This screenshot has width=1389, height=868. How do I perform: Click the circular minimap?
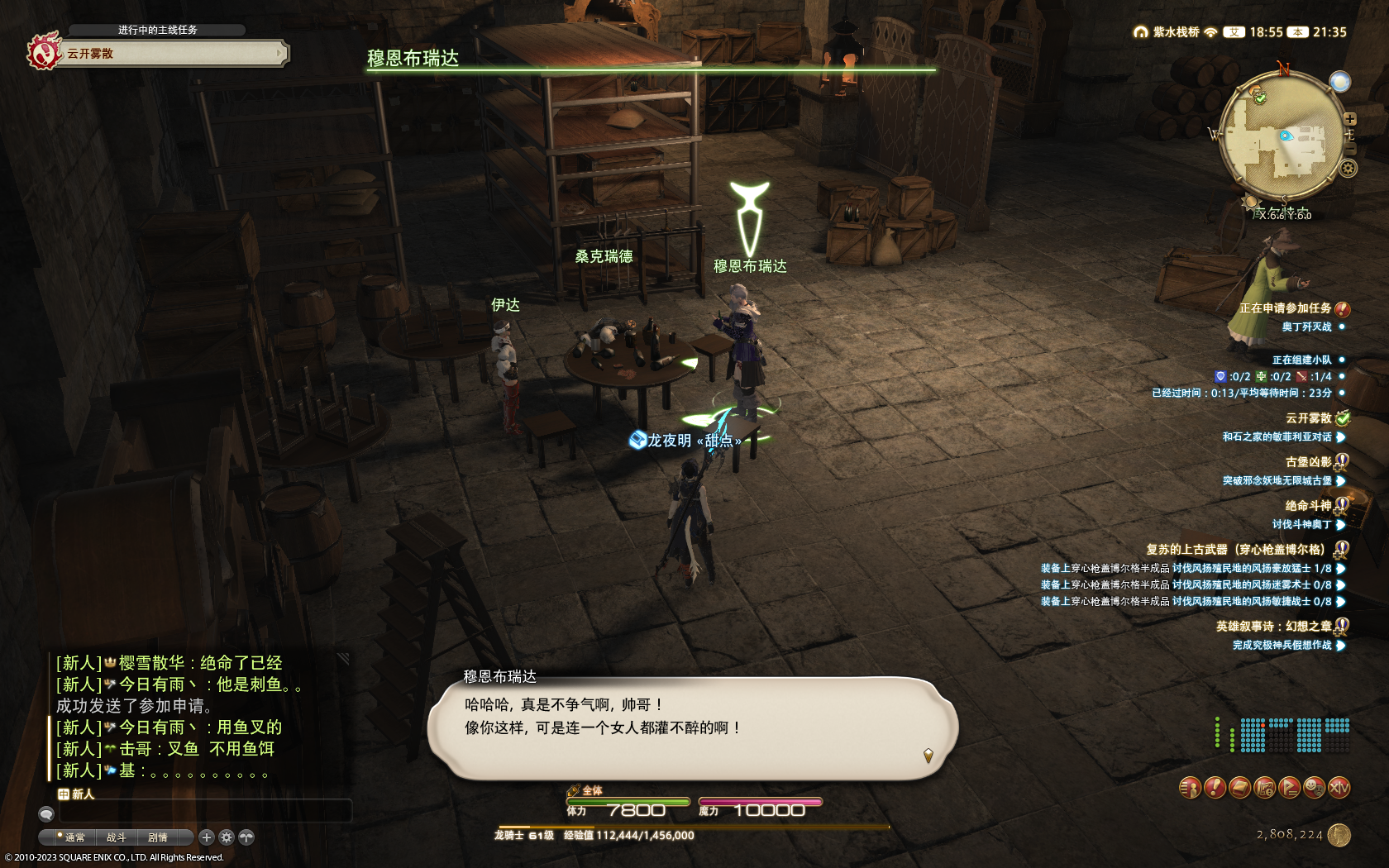[1281, 137]
